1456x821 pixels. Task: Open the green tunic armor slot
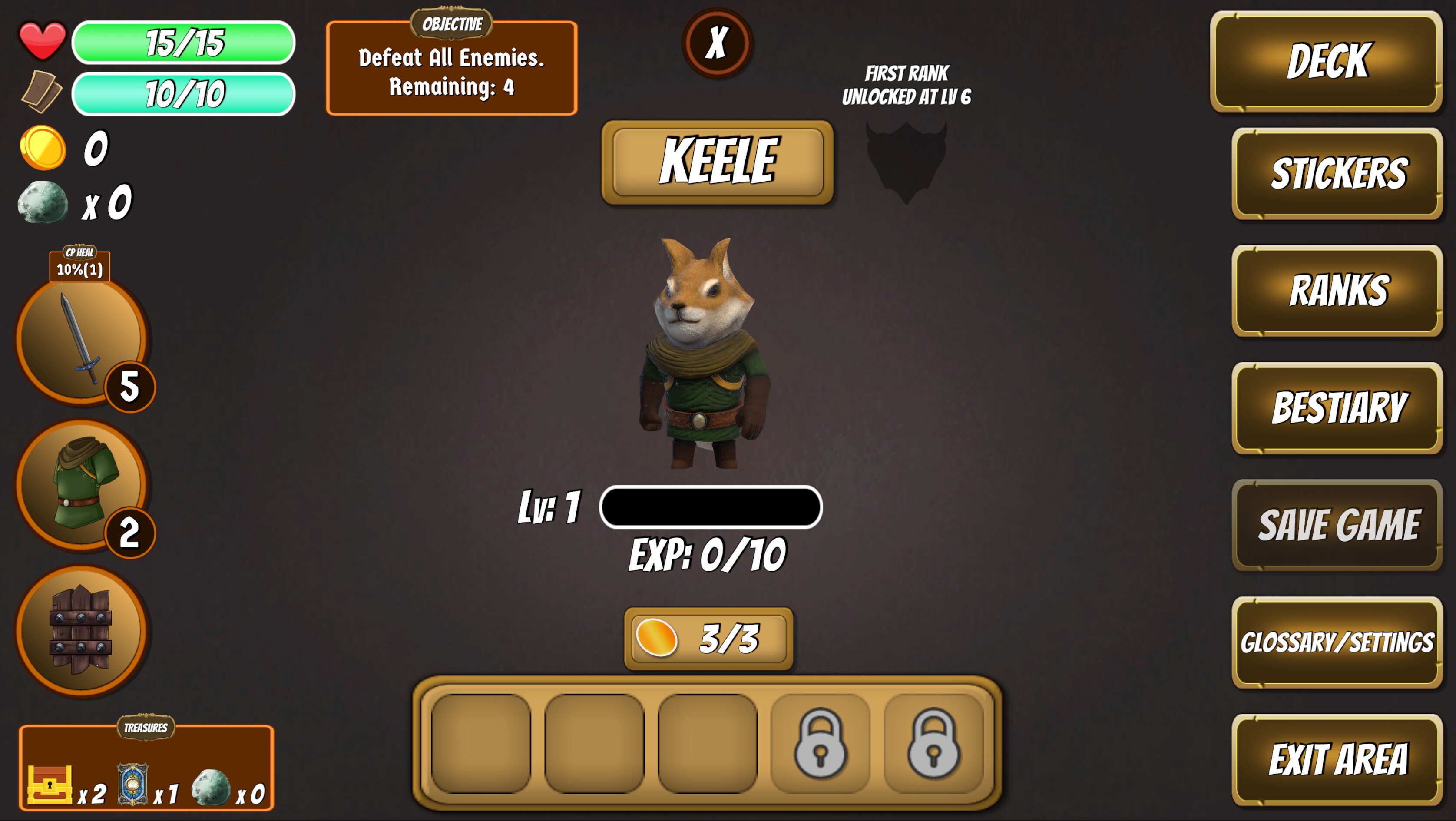tap(83, 483)
